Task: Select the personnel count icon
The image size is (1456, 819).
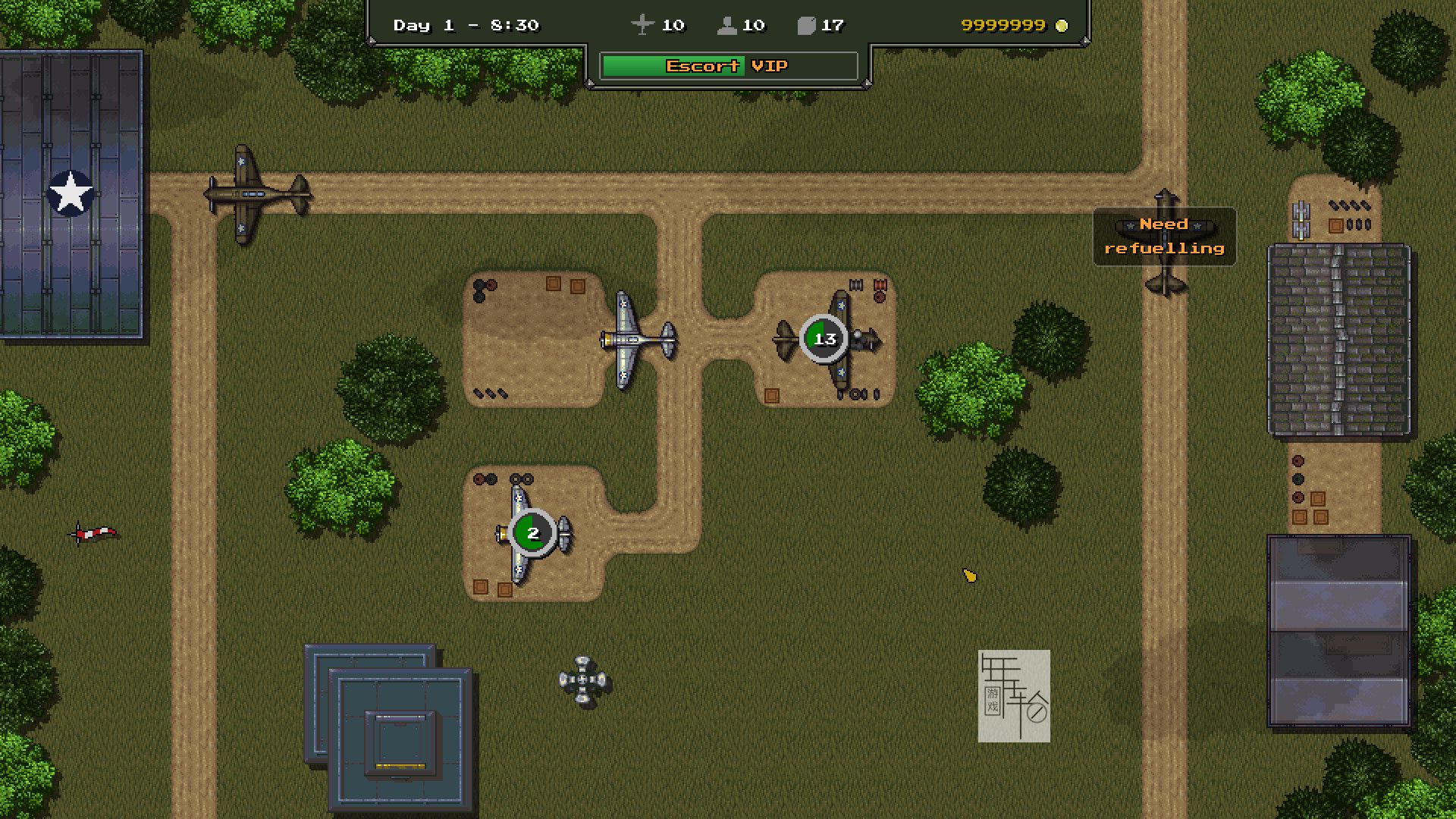Action: coord(726,26)
